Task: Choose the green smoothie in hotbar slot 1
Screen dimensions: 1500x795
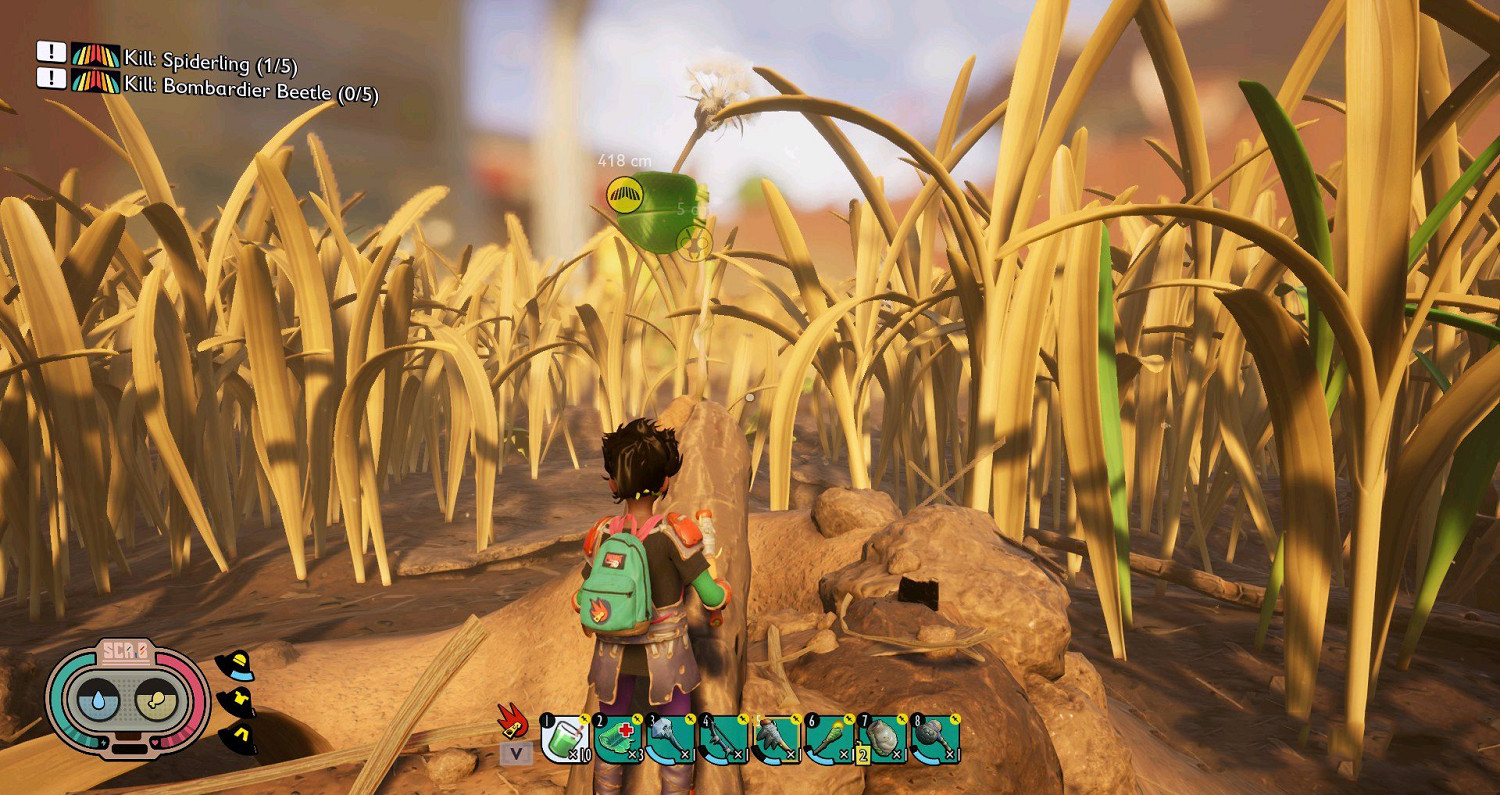Action: click(565, 740)
